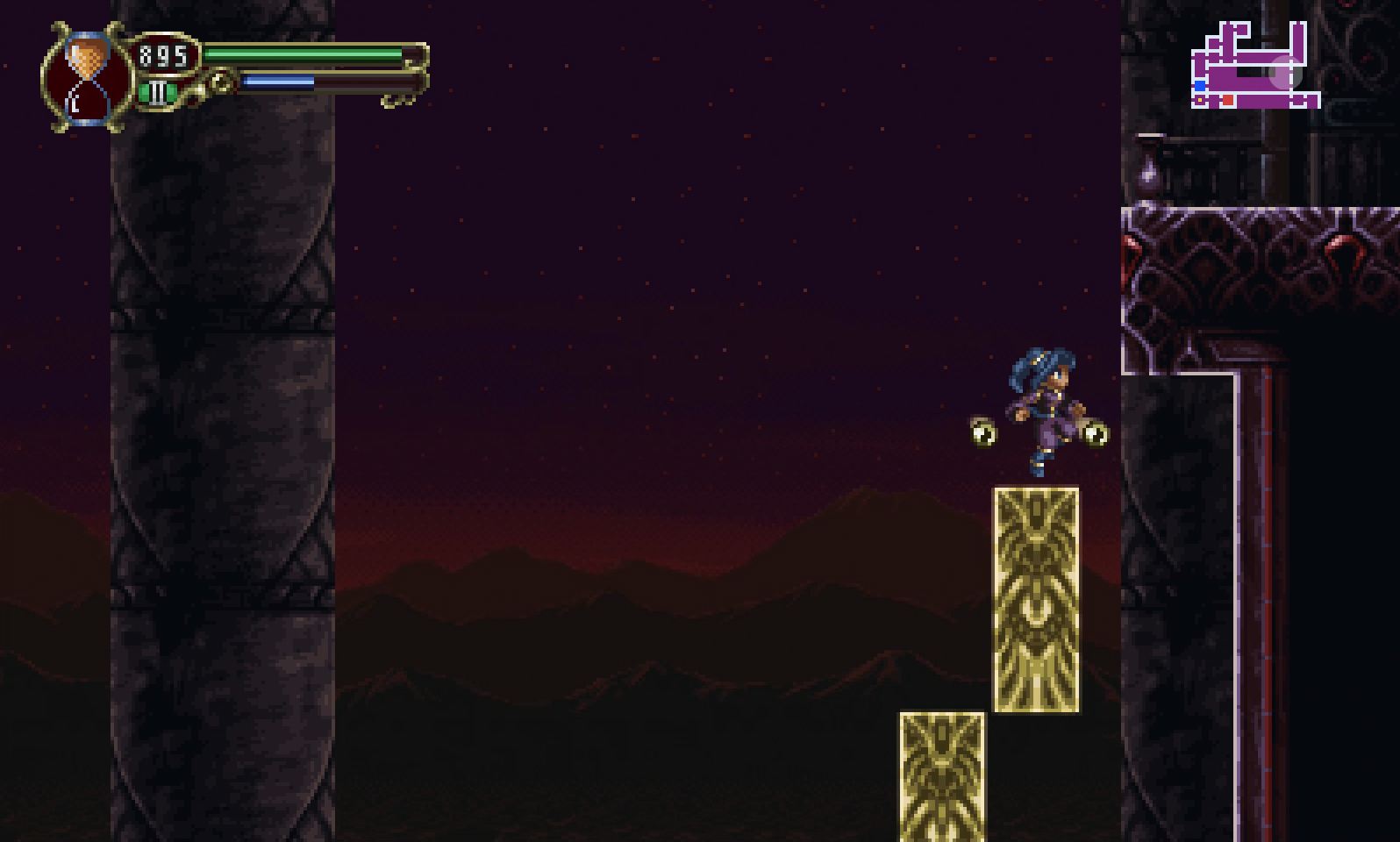Click the yellow item dot on the minimap
Viewport: 1400px width, 842px height.
pyautogui.click(x=1200, y=100)
